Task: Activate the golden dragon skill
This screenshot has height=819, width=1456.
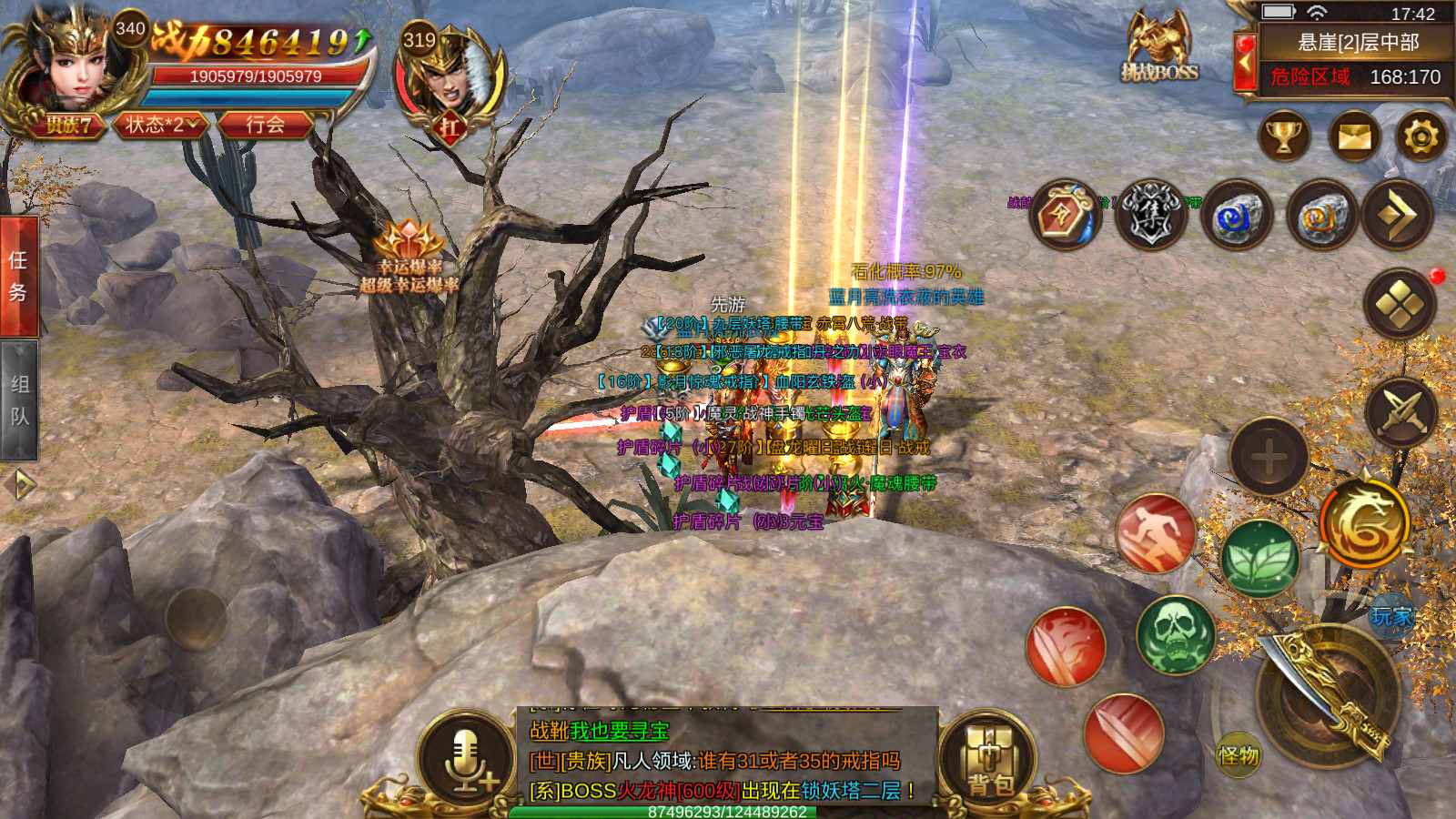Action: (1363, 523)
